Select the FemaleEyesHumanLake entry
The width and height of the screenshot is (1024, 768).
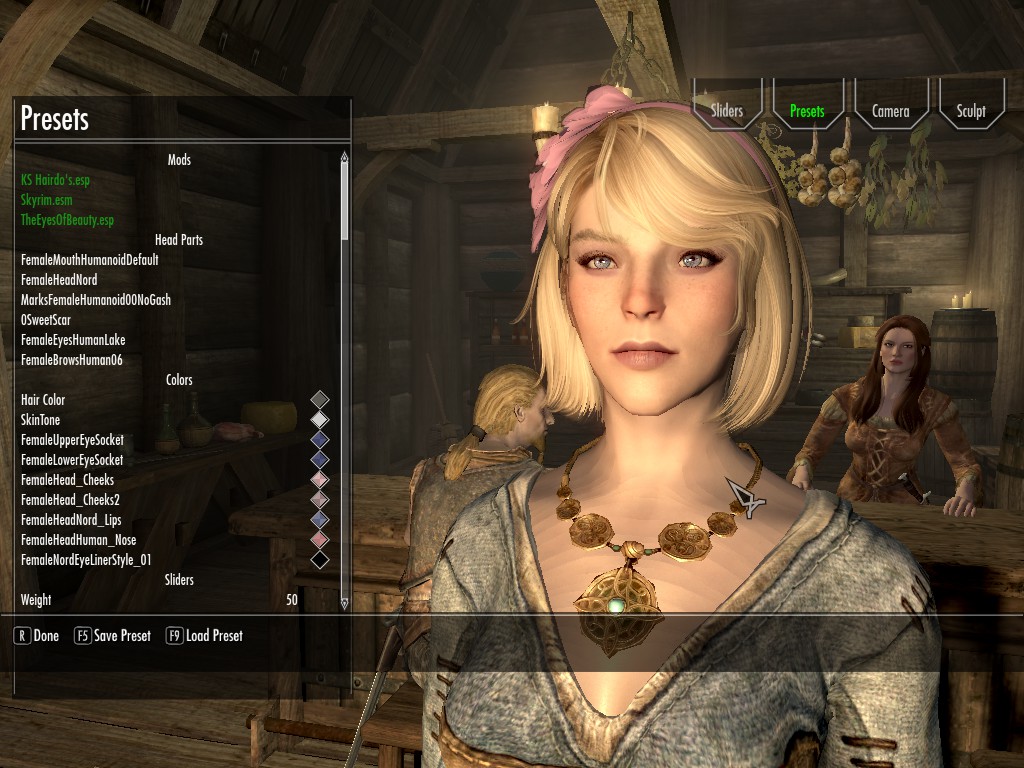(73, 340)
